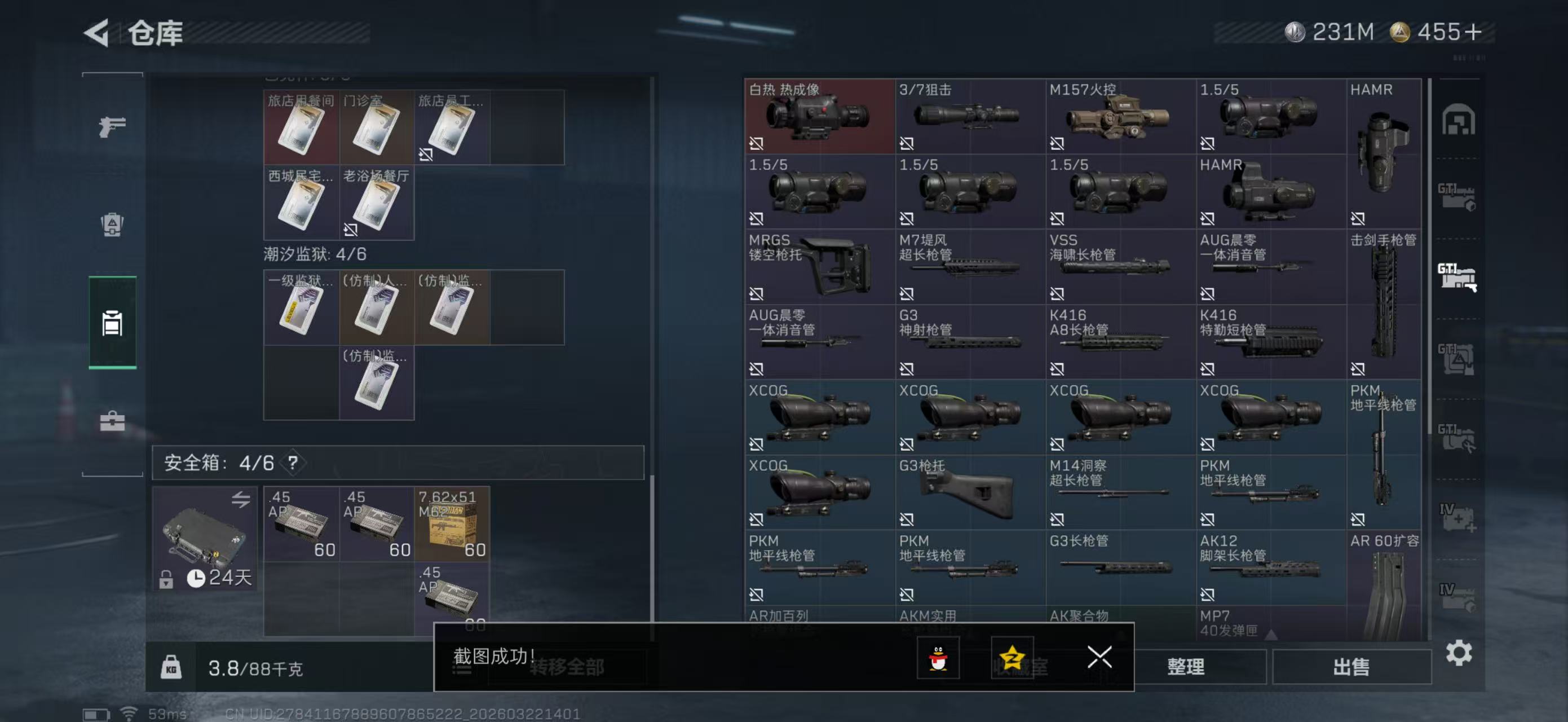This screenshot has width=1568, height=722.
Task: Click the trade-ban marker on the HAMR scope
Action: (1209, 217)
